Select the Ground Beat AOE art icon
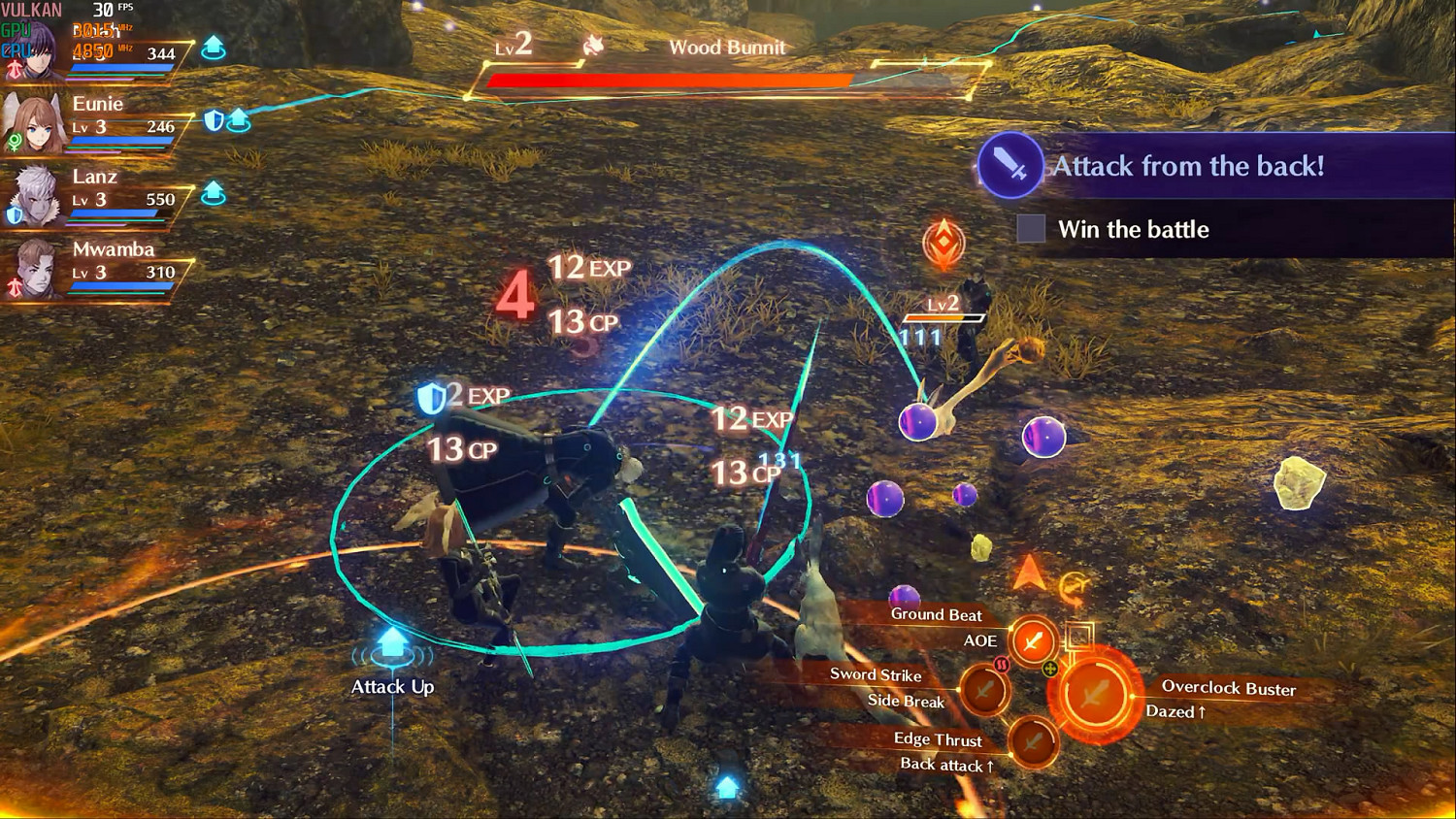Image resolution: width=1456 pixels, height=819 pixels. point(1032,641)
